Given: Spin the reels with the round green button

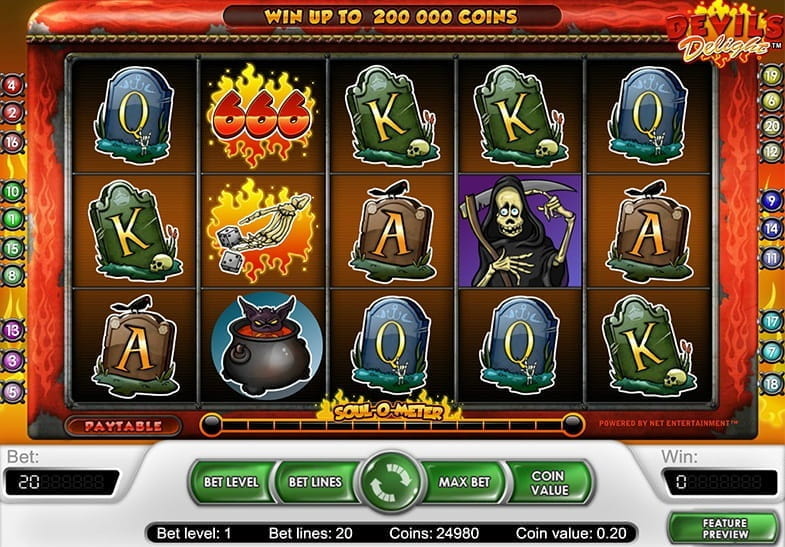Looking at the screenshot, I should (x=392, y=482).
